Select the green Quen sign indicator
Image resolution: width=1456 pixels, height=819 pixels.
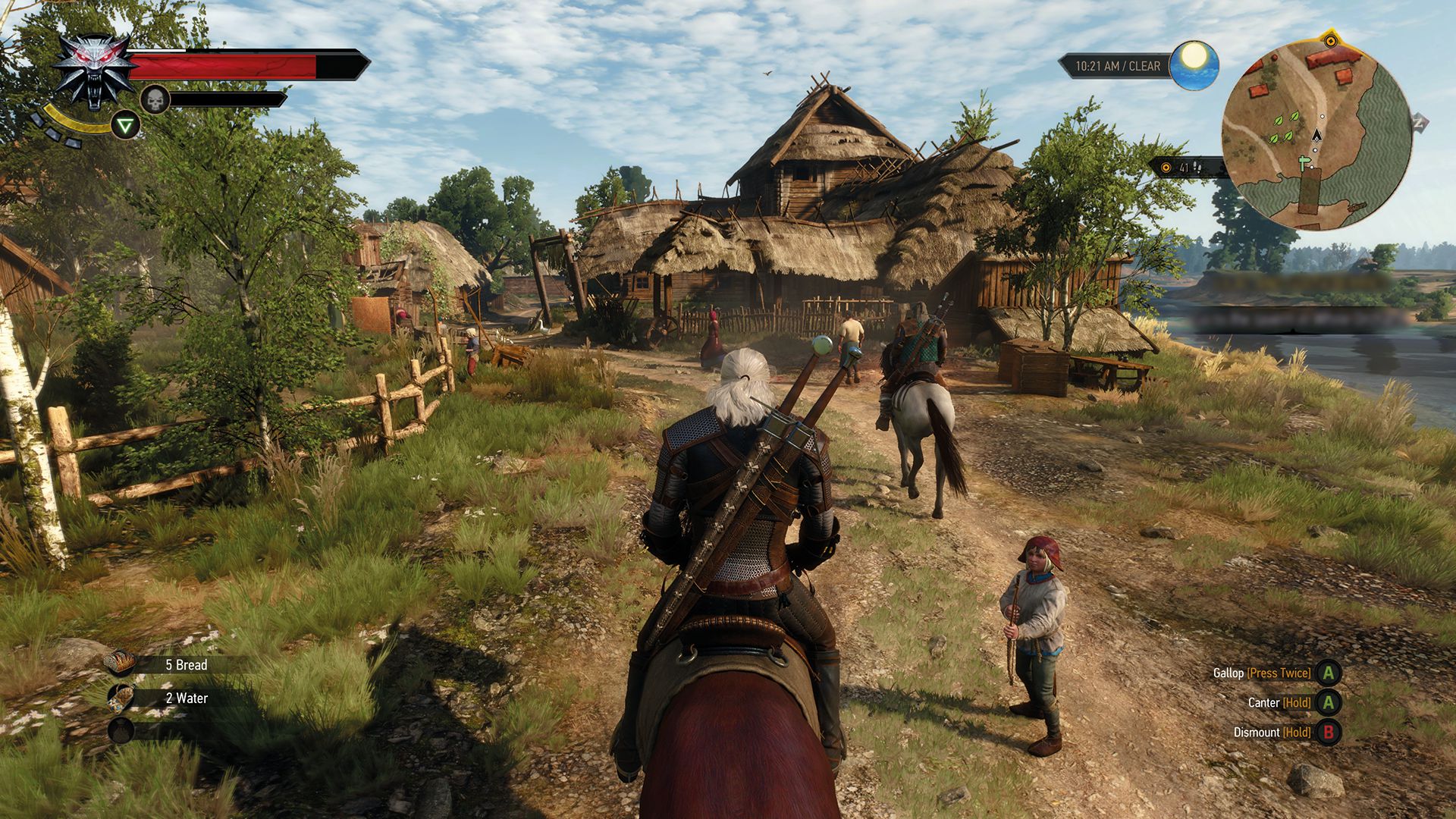(x=126, y=125)
